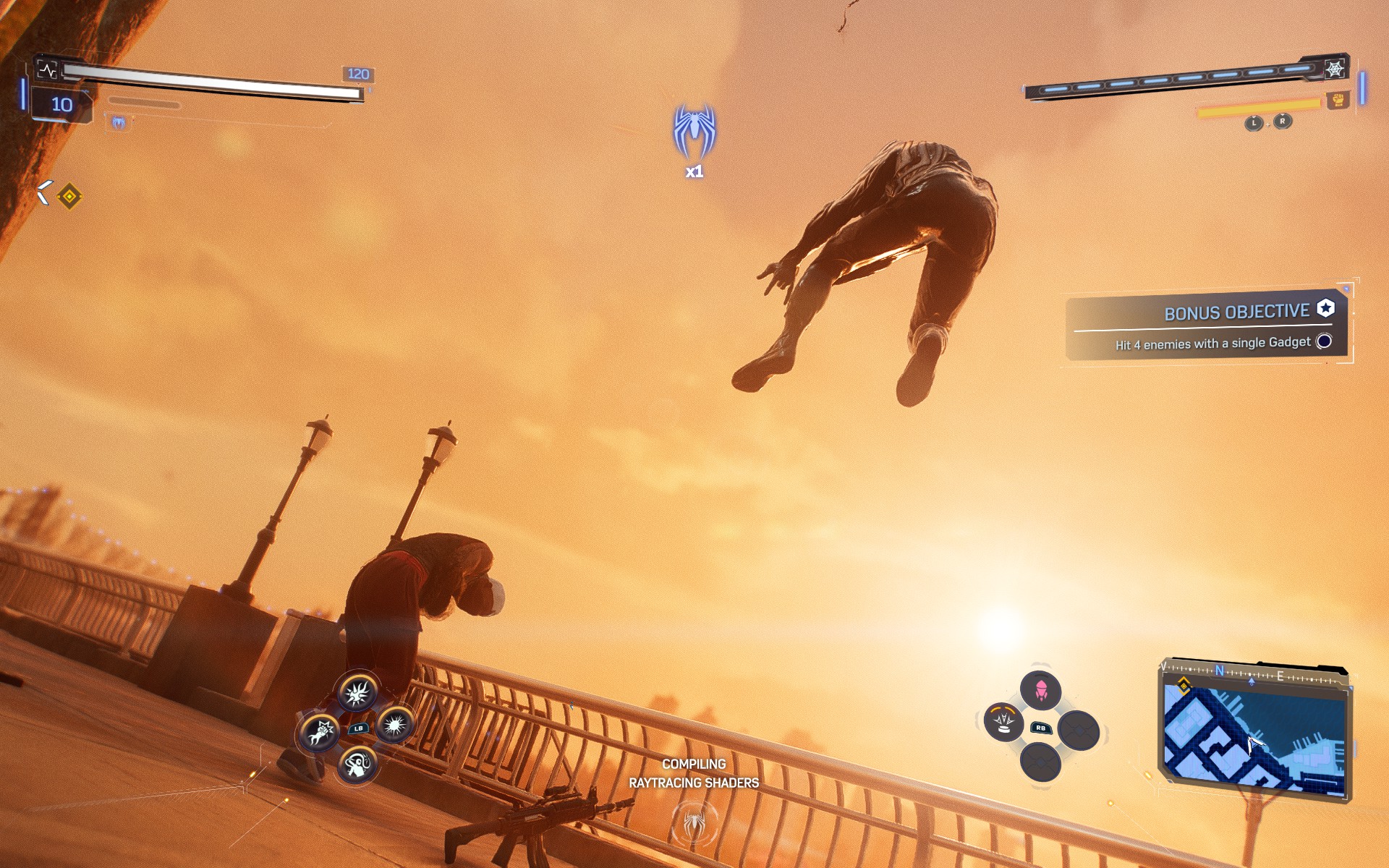Click the gold fist icon near the focus bar

[x=1338, y=101]
